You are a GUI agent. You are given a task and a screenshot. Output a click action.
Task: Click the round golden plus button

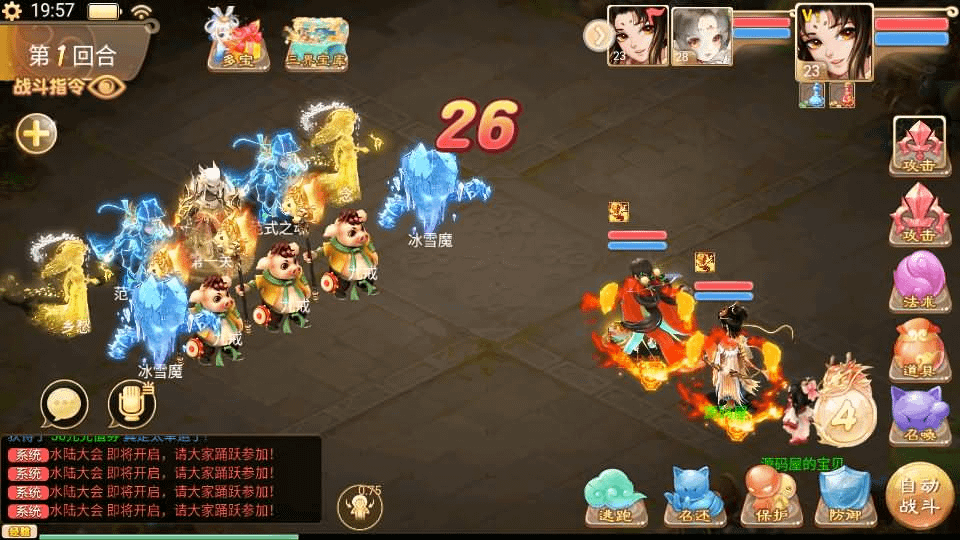pyautogui.click(x=37, y=133)
